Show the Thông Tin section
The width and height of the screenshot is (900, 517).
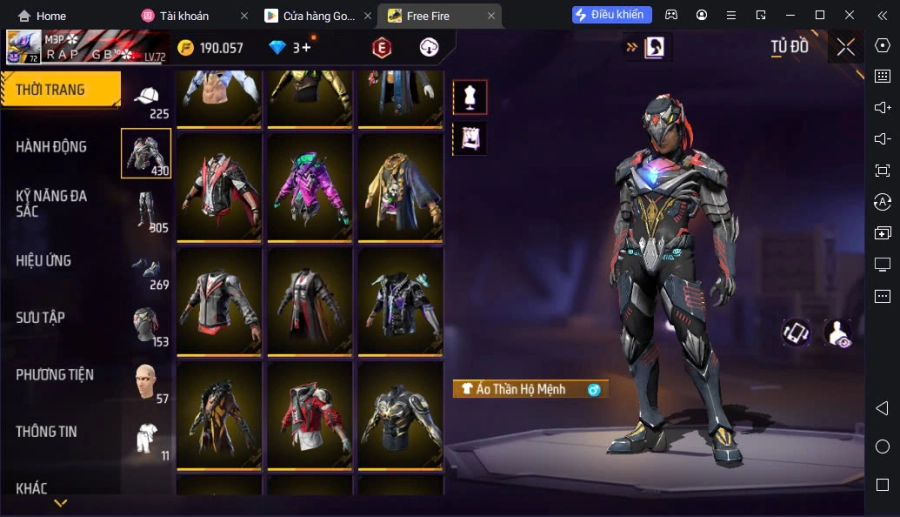[47, 432]
